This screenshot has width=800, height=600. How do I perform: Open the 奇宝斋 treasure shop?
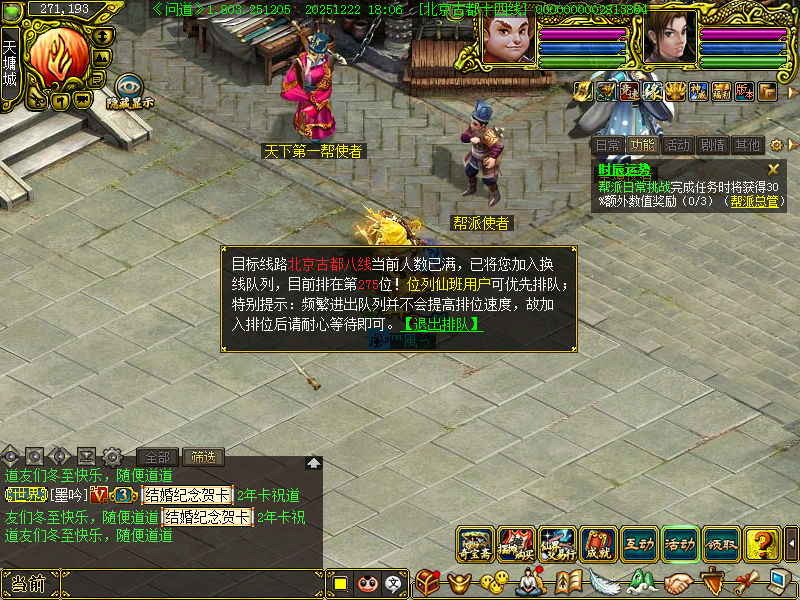pos(476,545)
